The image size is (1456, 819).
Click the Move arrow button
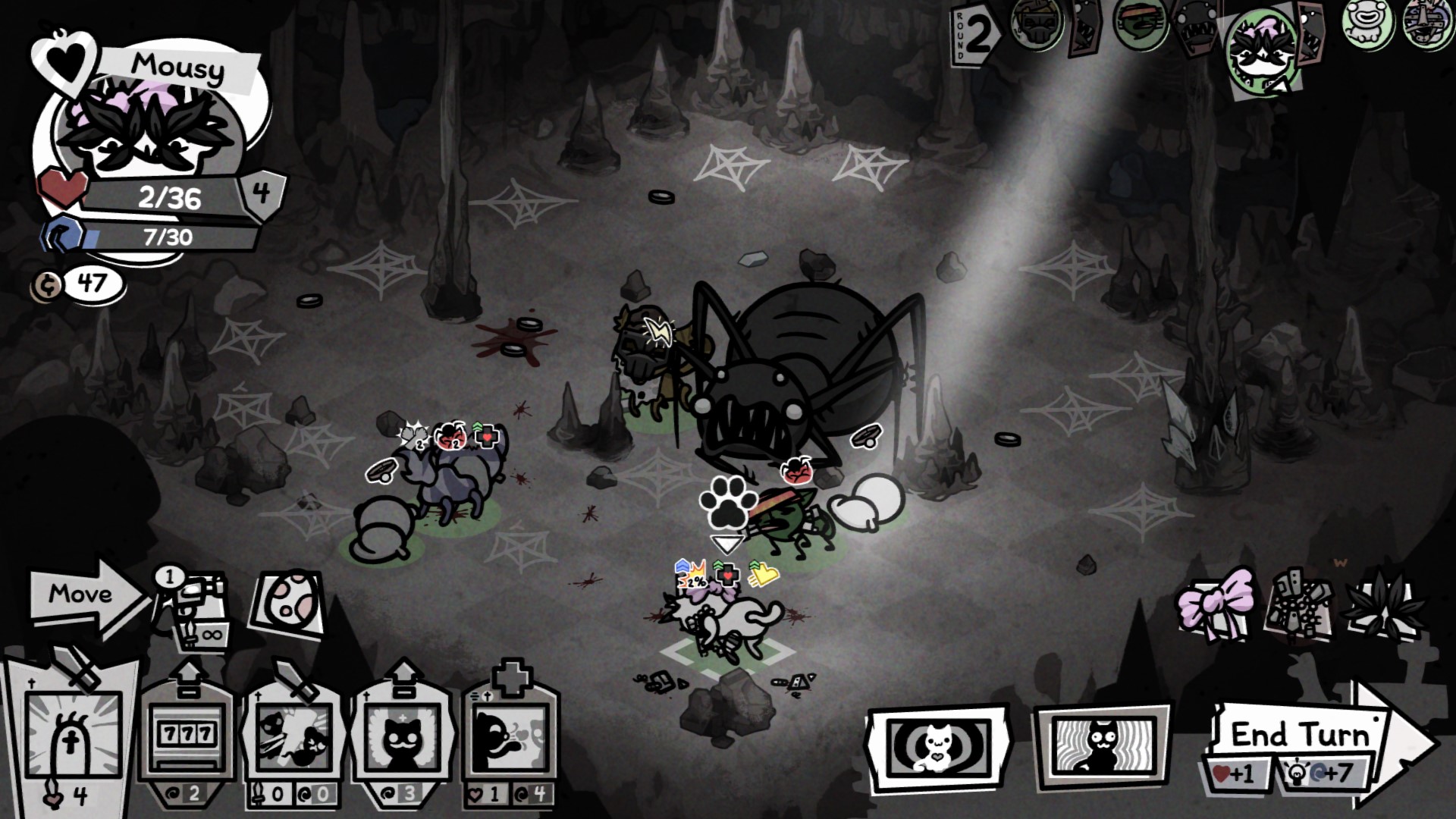[83, 595]
